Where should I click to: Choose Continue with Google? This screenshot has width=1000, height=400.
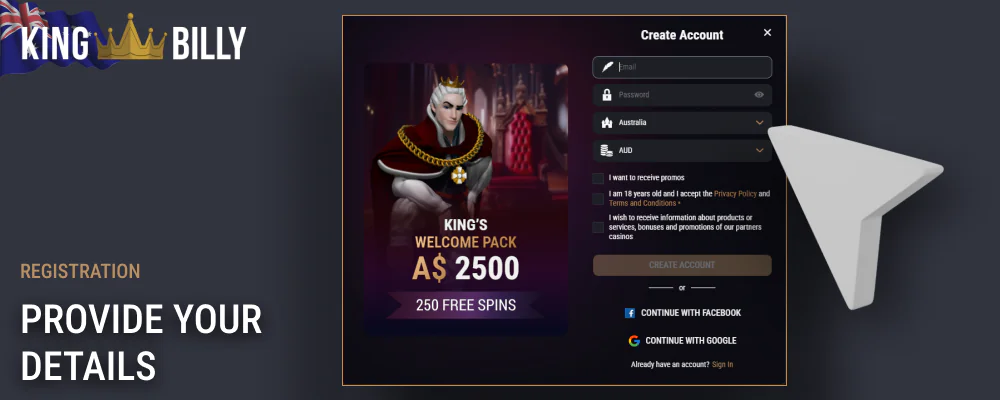tap(682, 341)
